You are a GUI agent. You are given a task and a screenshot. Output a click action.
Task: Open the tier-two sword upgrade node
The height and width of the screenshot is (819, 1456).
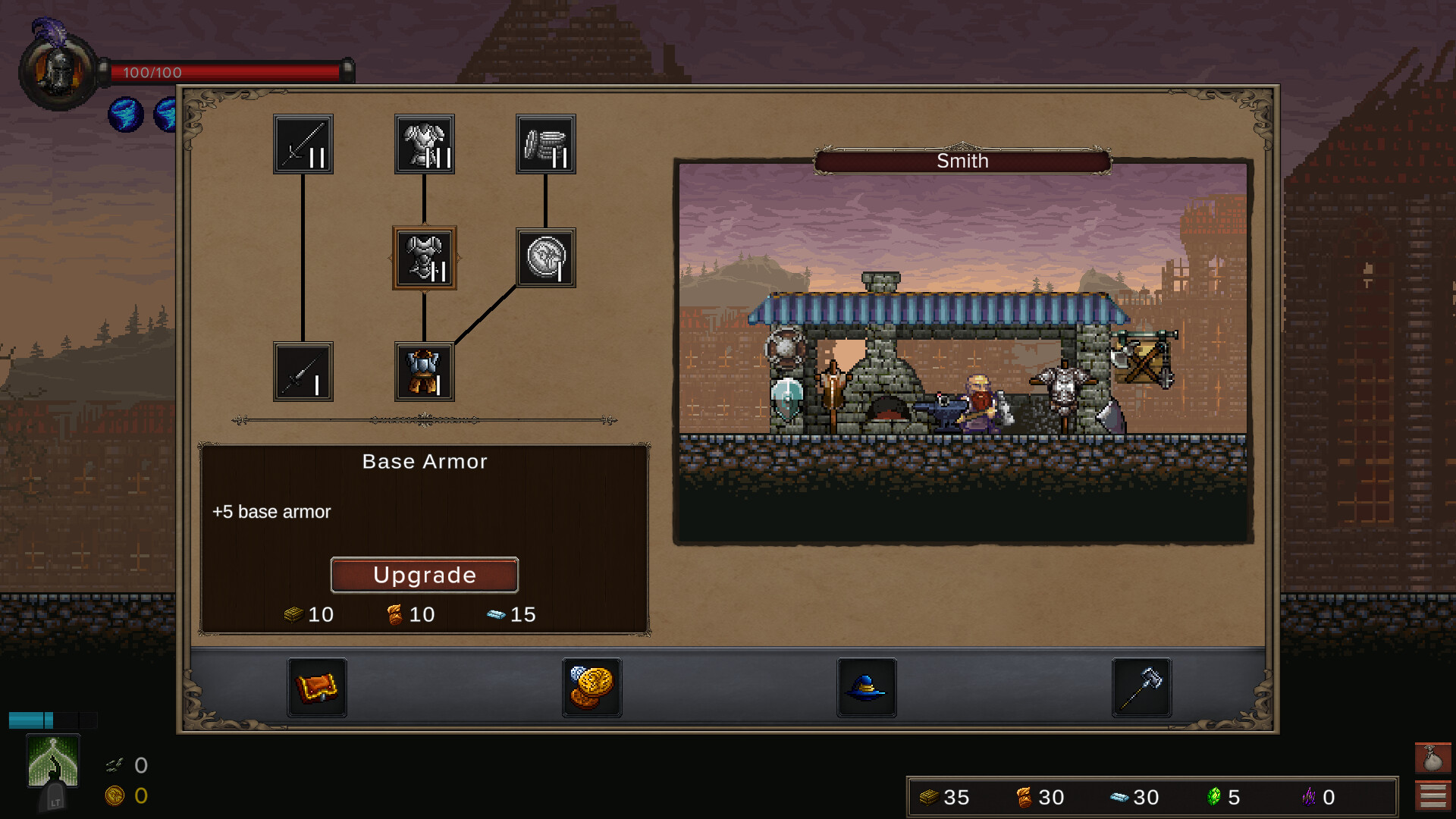pyautogui.click(x=303, y=144)
